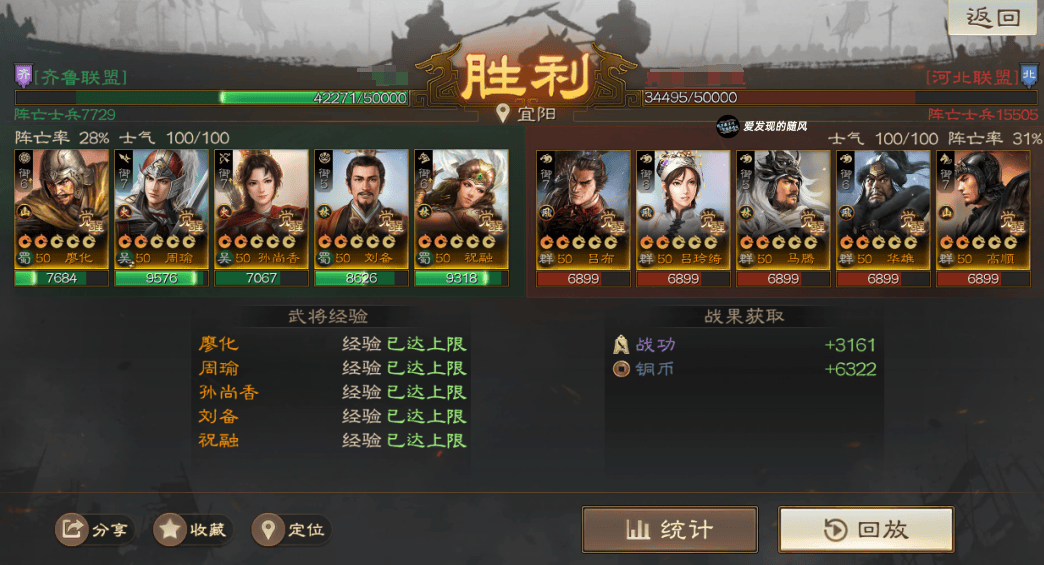
Task: Locate the battlefield using 定位
Action: click(x=292, y=529)
